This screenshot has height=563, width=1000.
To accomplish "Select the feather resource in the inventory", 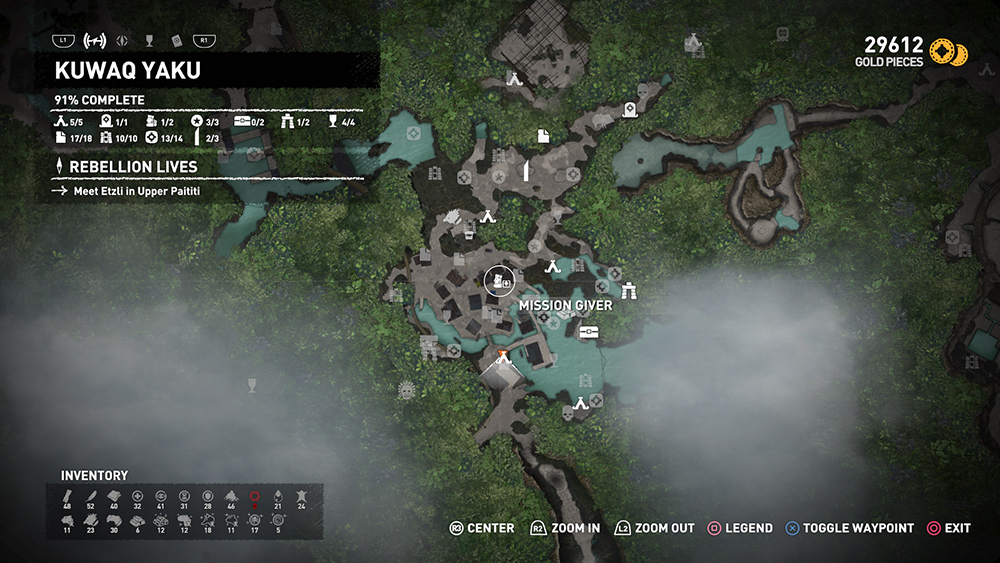I will click(90, 496).
